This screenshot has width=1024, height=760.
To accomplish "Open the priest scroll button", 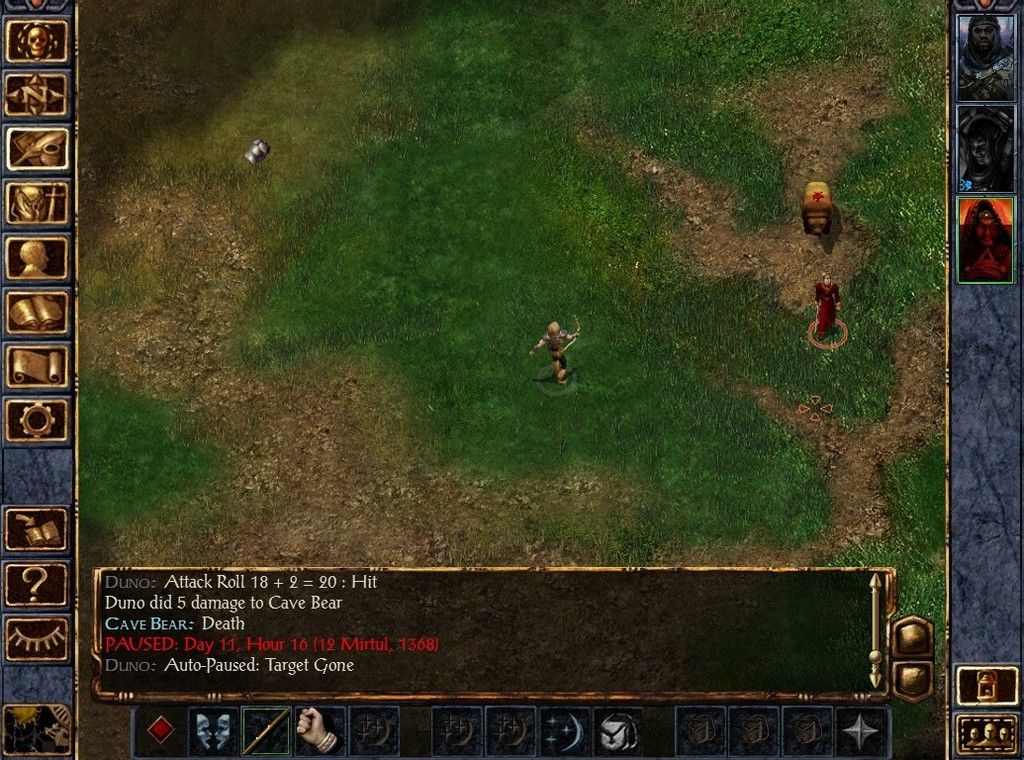I will pyautogui.click(x=37, y=365).
